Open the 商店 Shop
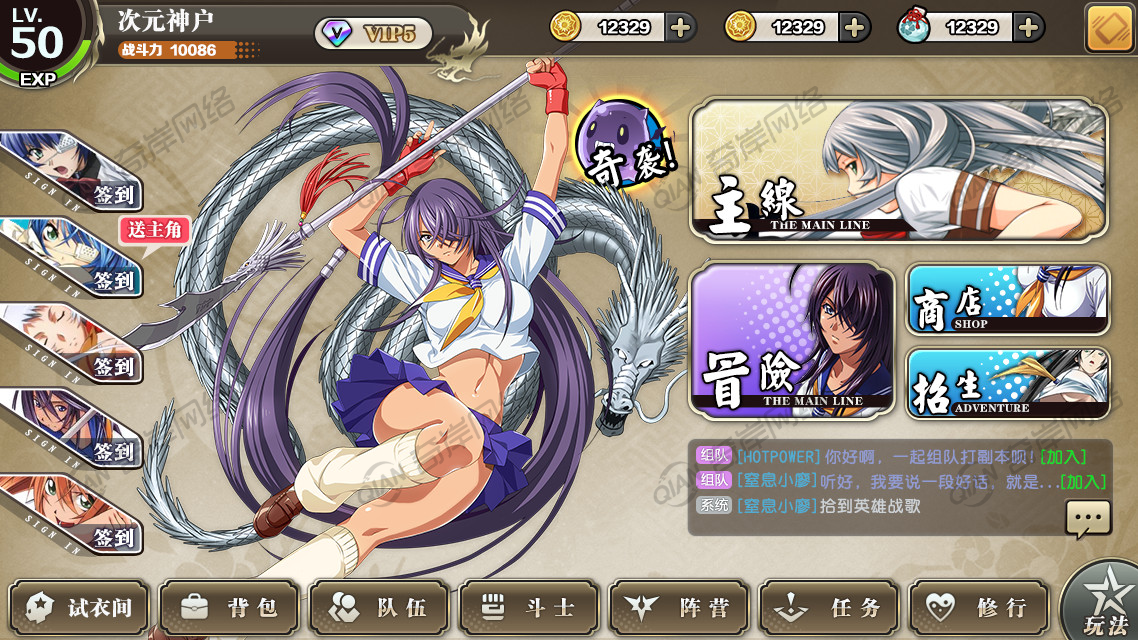The height and width of the screenshot is (640, 1138). click(1007, 299)
